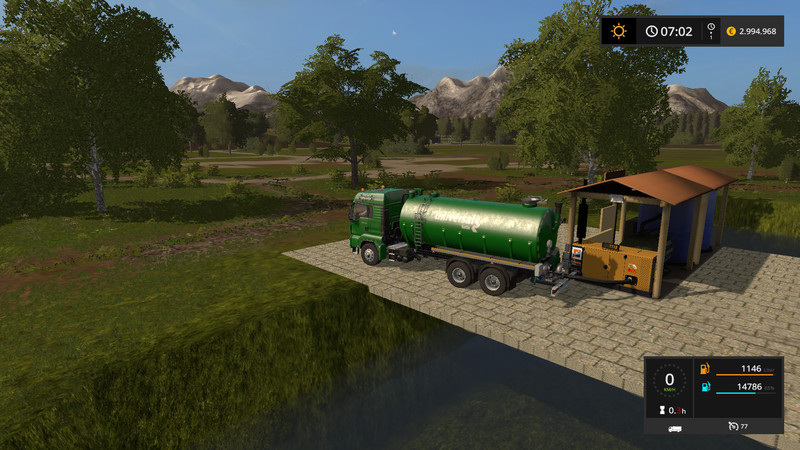This screenshot has width=800, height=450.
Task: Click the blue tank fill level icon
Action: coord(705,387)
